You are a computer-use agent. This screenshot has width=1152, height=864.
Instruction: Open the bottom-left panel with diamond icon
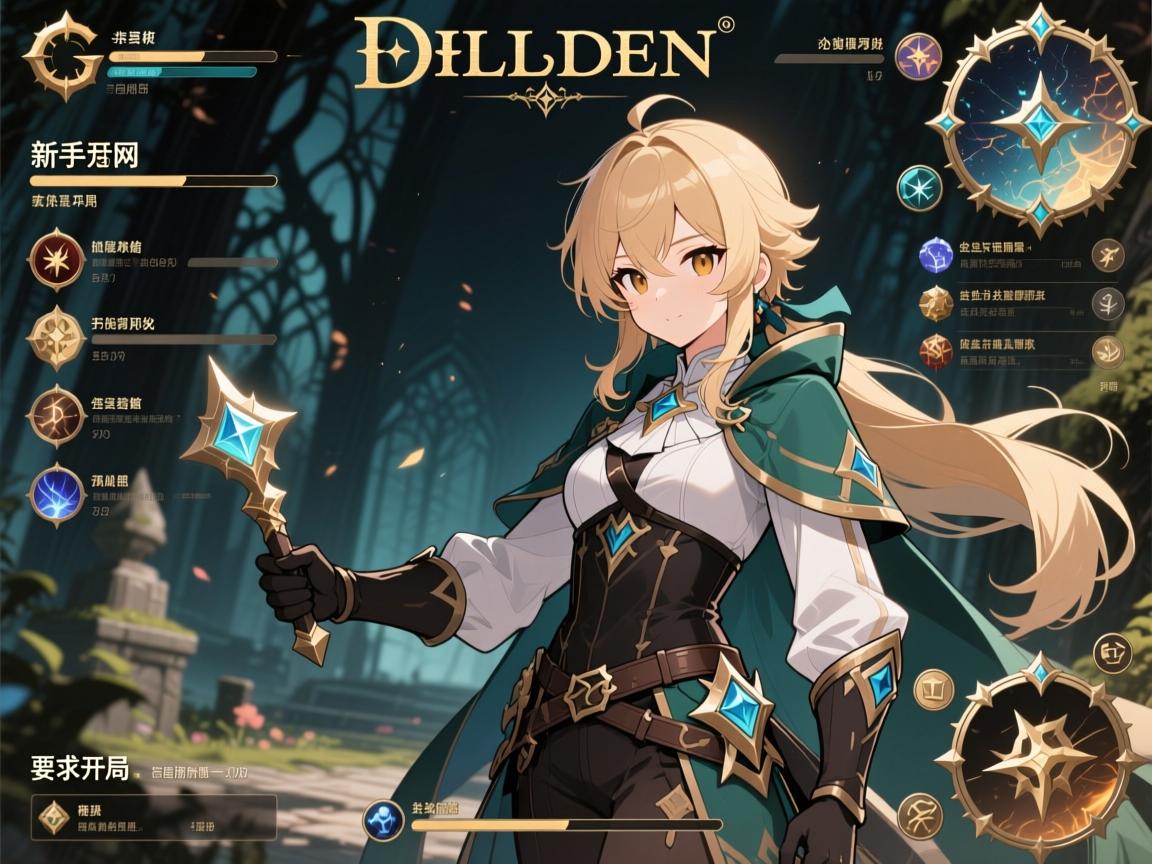pos(153,817)
